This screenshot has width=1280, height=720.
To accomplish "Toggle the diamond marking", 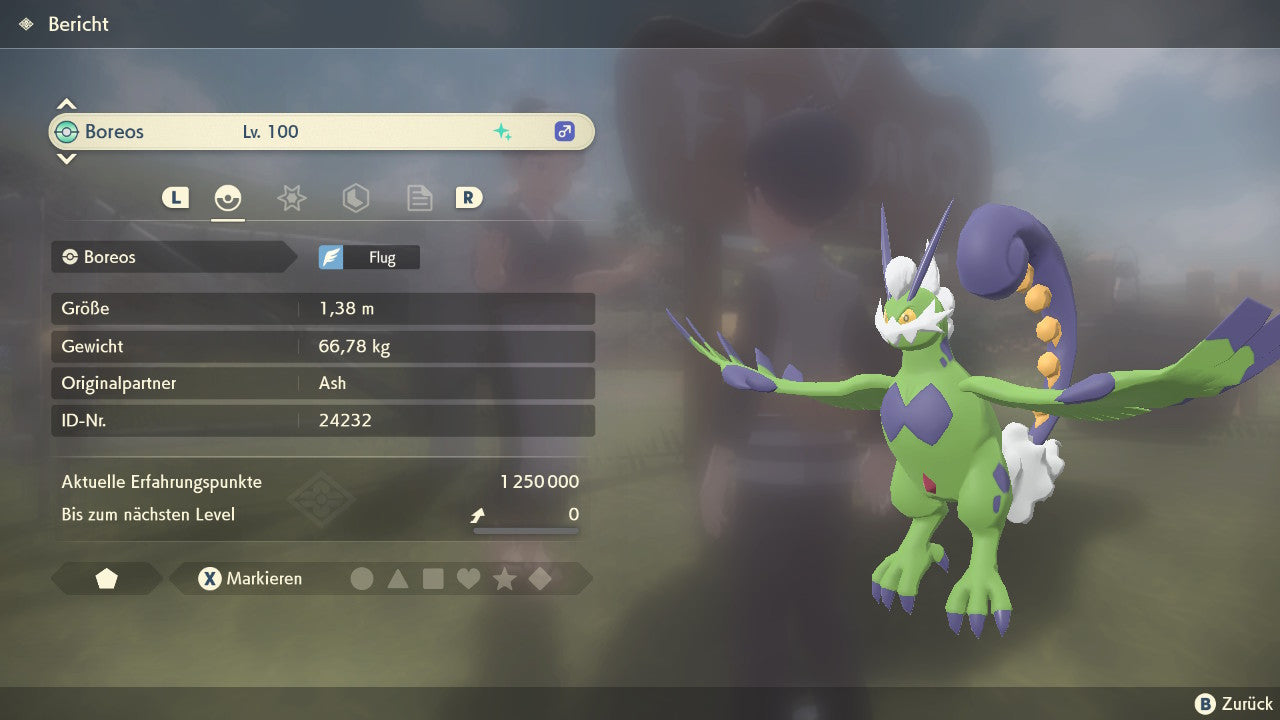I will [x=540, y=578].
